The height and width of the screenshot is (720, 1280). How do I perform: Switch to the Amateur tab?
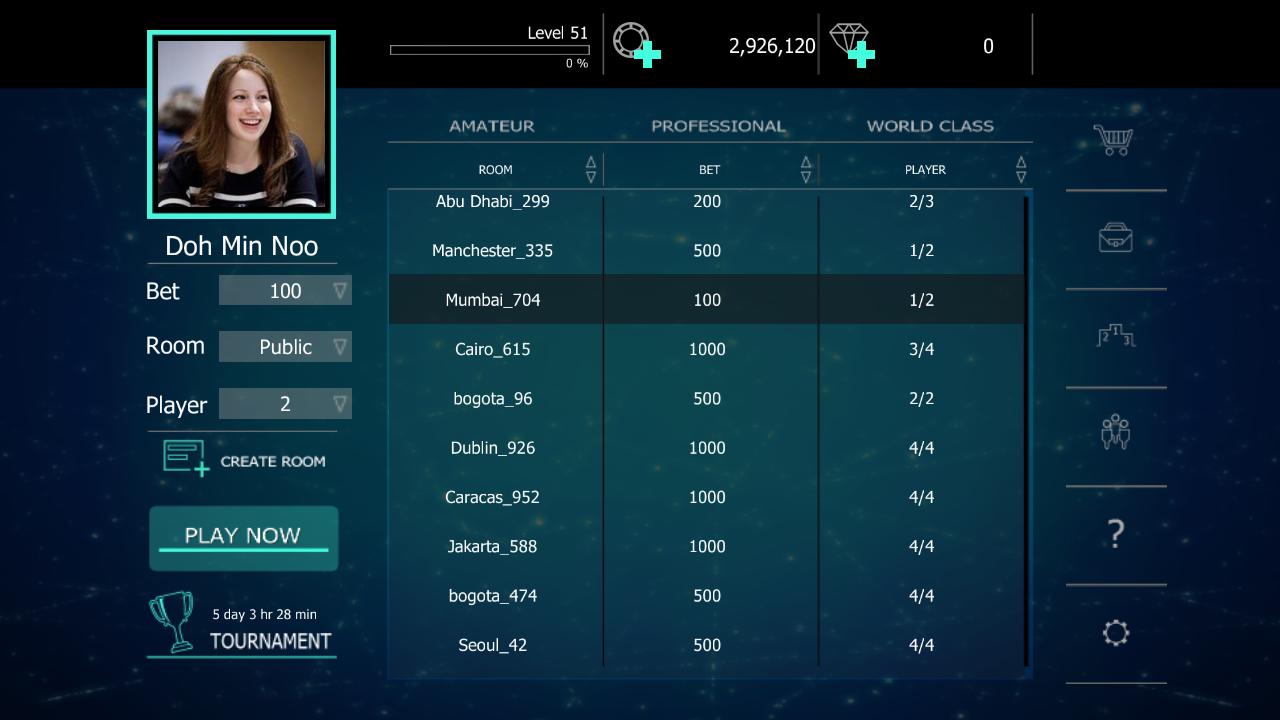coord(491,126)
